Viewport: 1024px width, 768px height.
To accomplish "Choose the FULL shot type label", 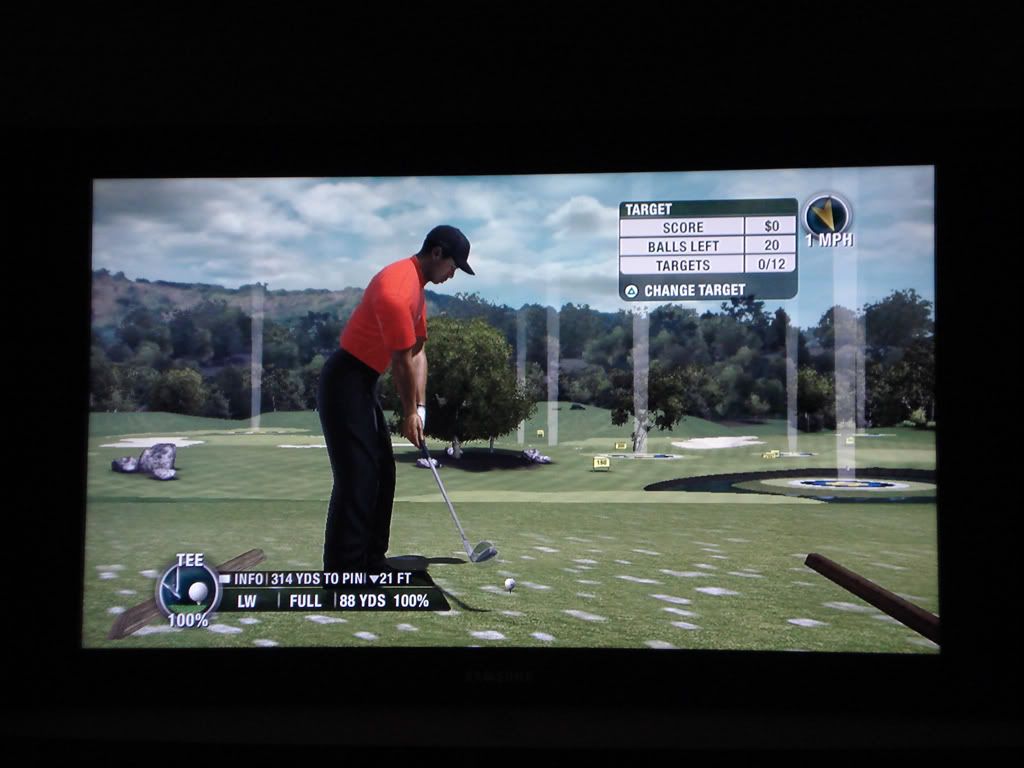I will pos(305,601).
